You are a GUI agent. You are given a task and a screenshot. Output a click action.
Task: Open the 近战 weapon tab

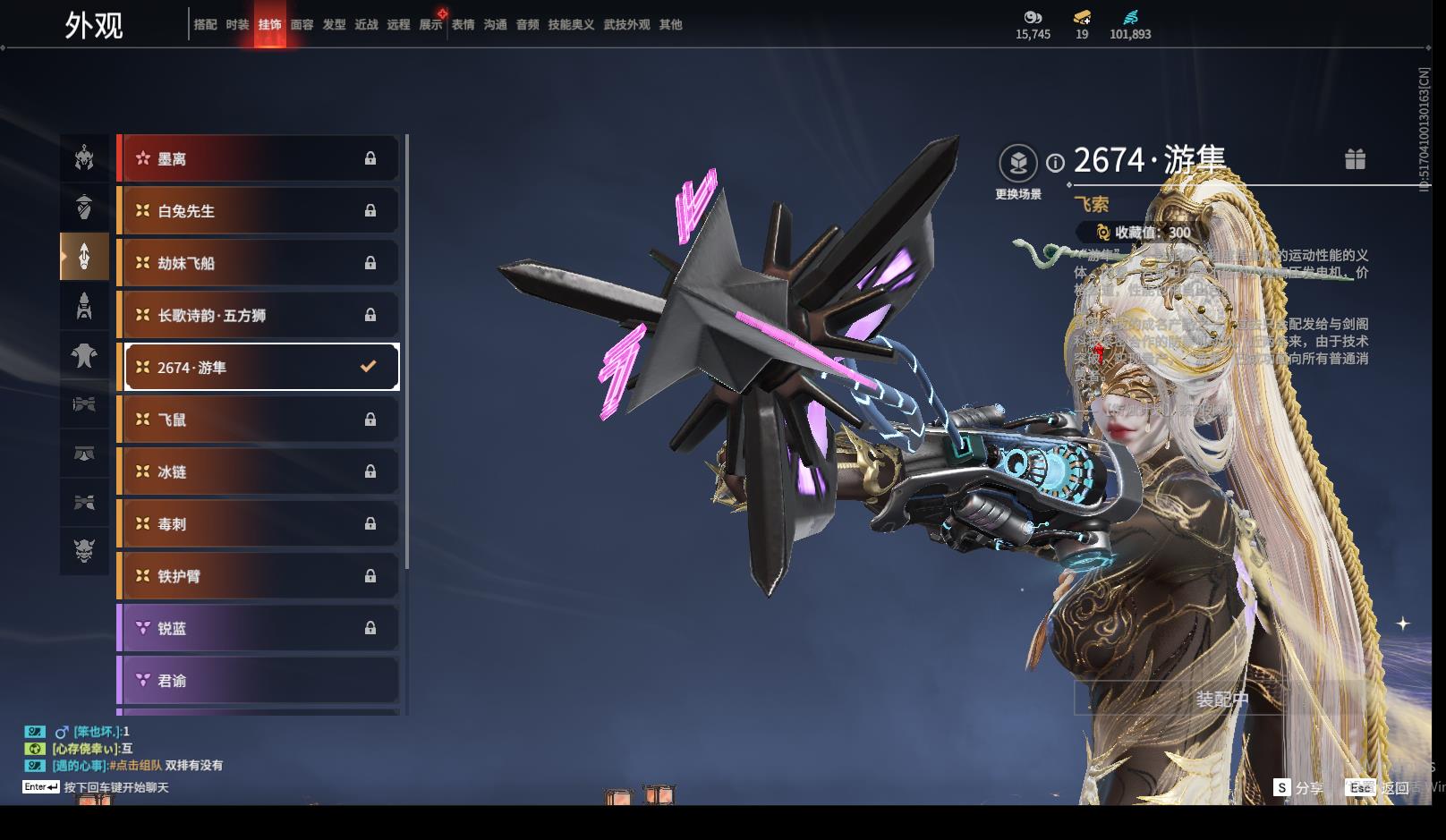point(366,25)
